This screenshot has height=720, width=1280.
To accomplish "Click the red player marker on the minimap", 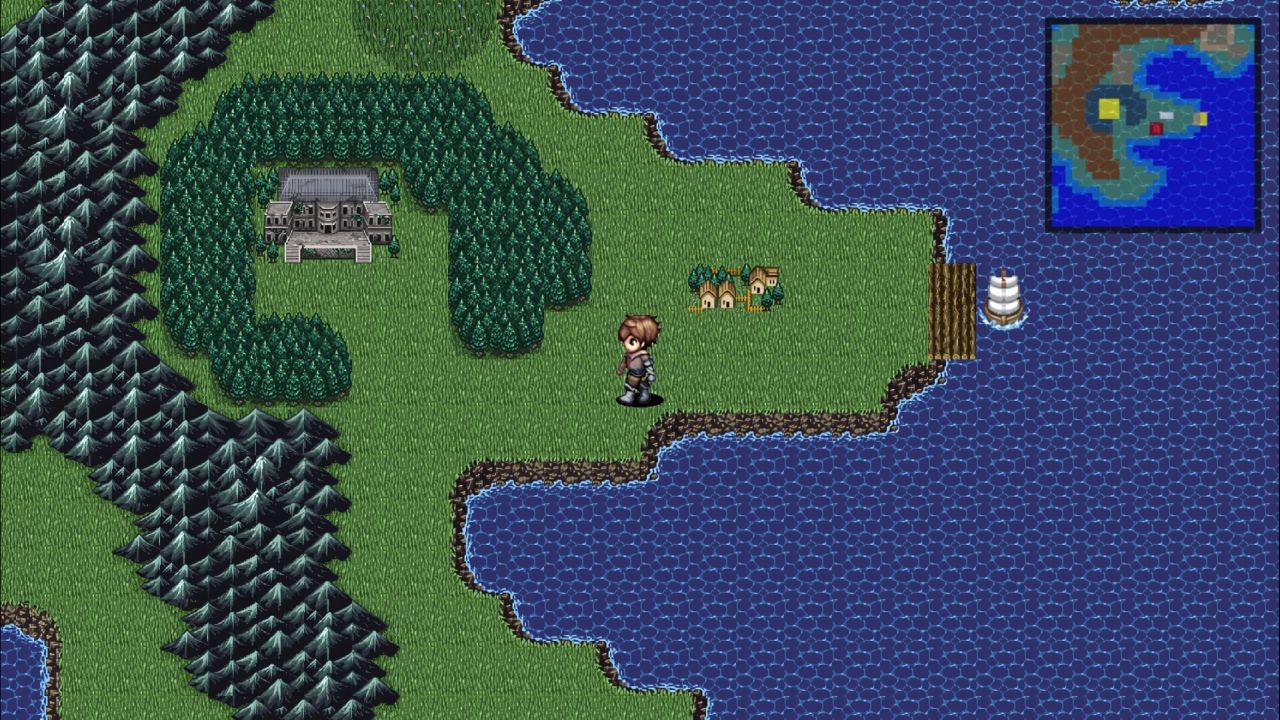I will pyautogui.click(x=1156, y=128).
